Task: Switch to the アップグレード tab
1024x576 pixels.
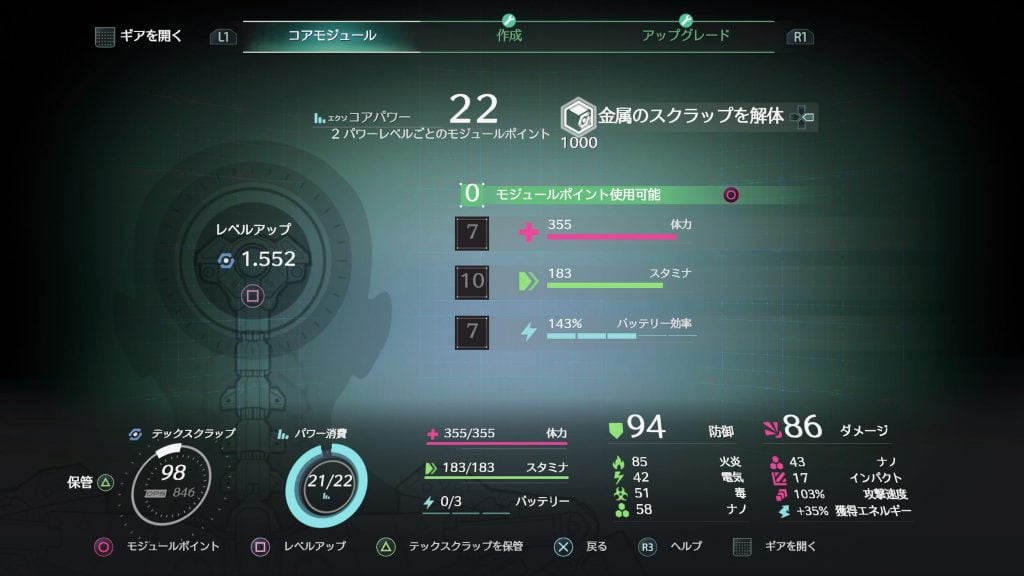Action: pos(685,36)
